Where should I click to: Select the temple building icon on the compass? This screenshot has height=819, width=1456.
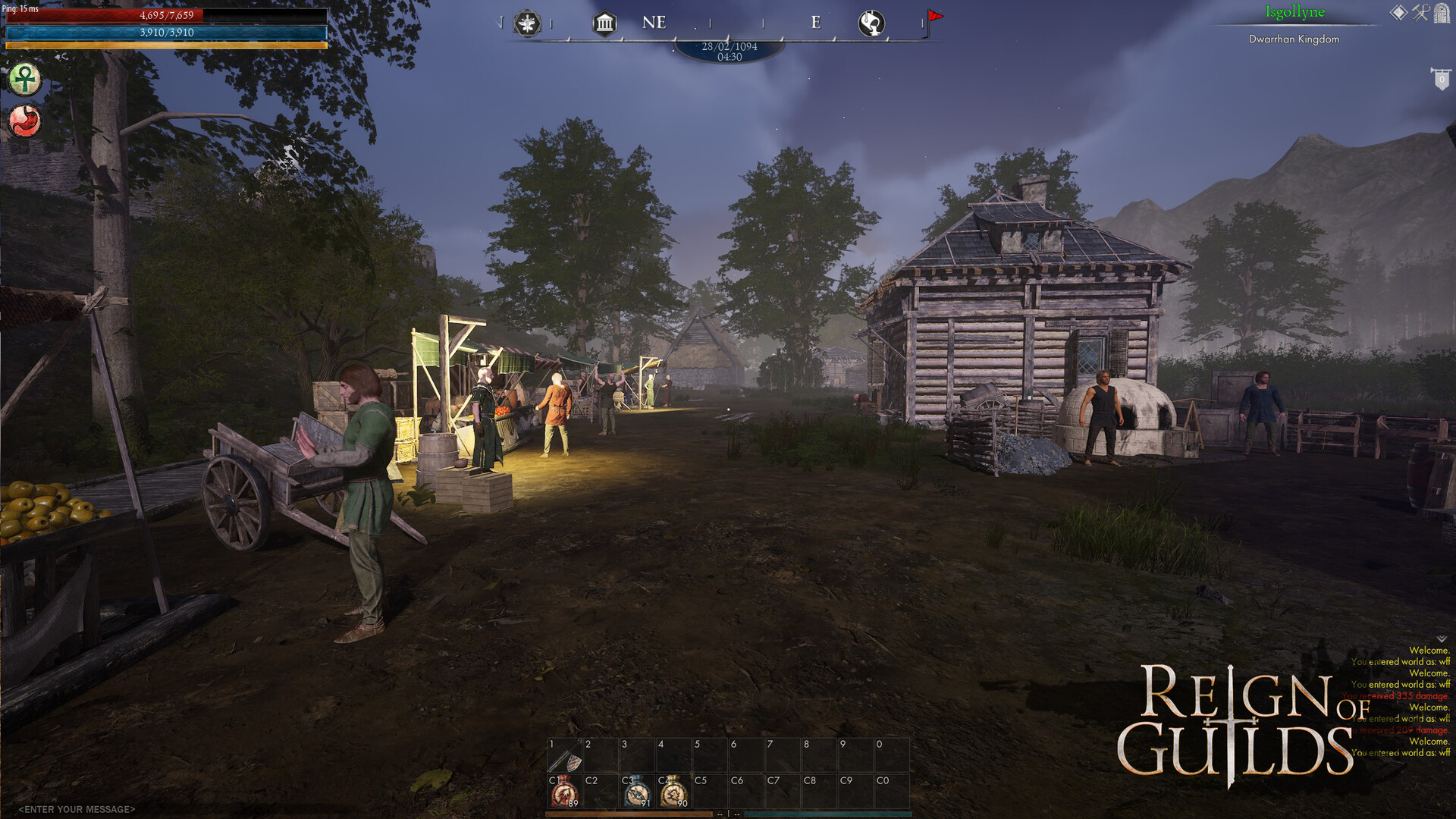pyautogui.click(x=604, y=23)
